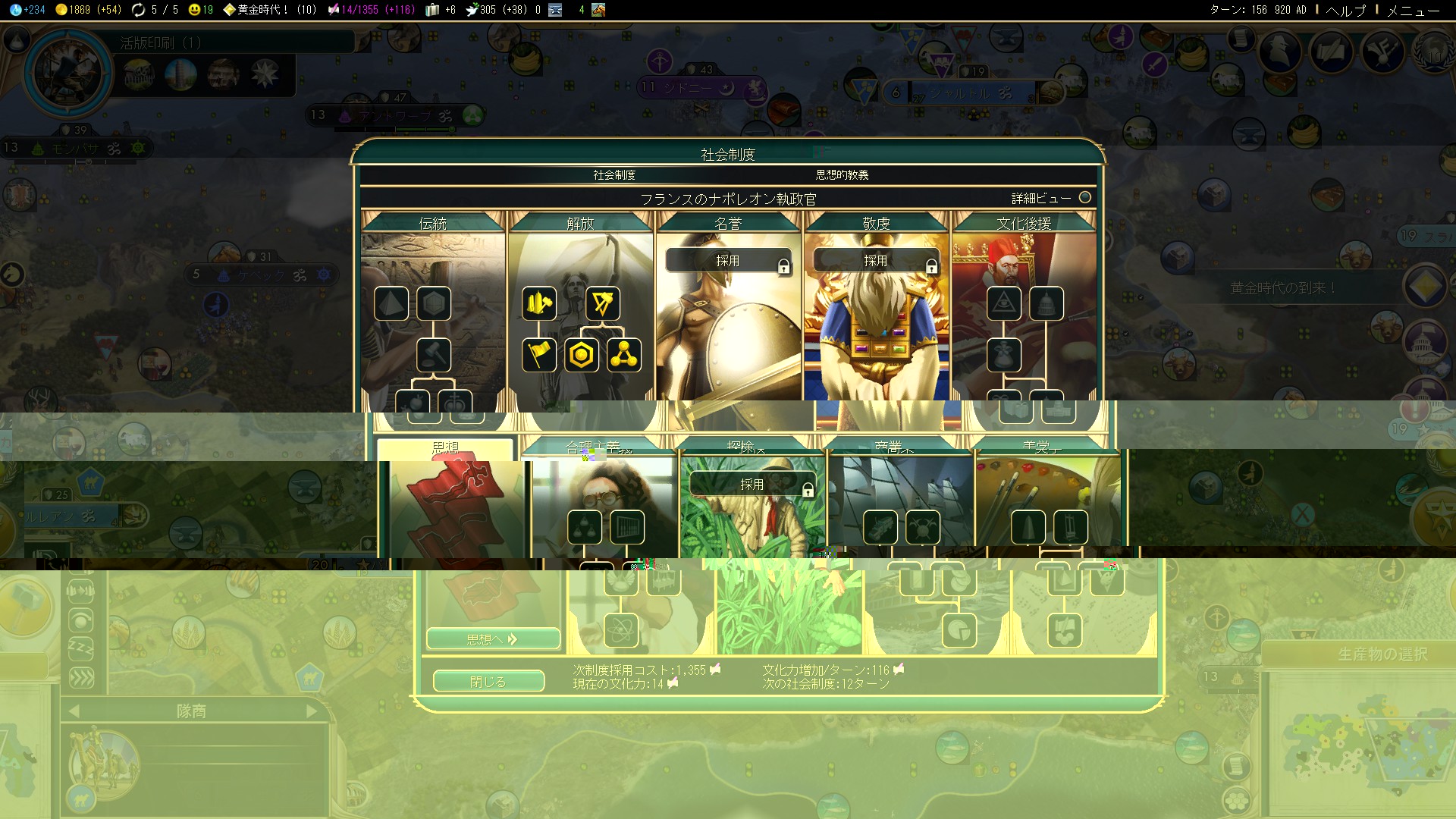Select the golden hexagon policy in 解放
This screenshot has width=1456, height=819.
click(582, 355)
